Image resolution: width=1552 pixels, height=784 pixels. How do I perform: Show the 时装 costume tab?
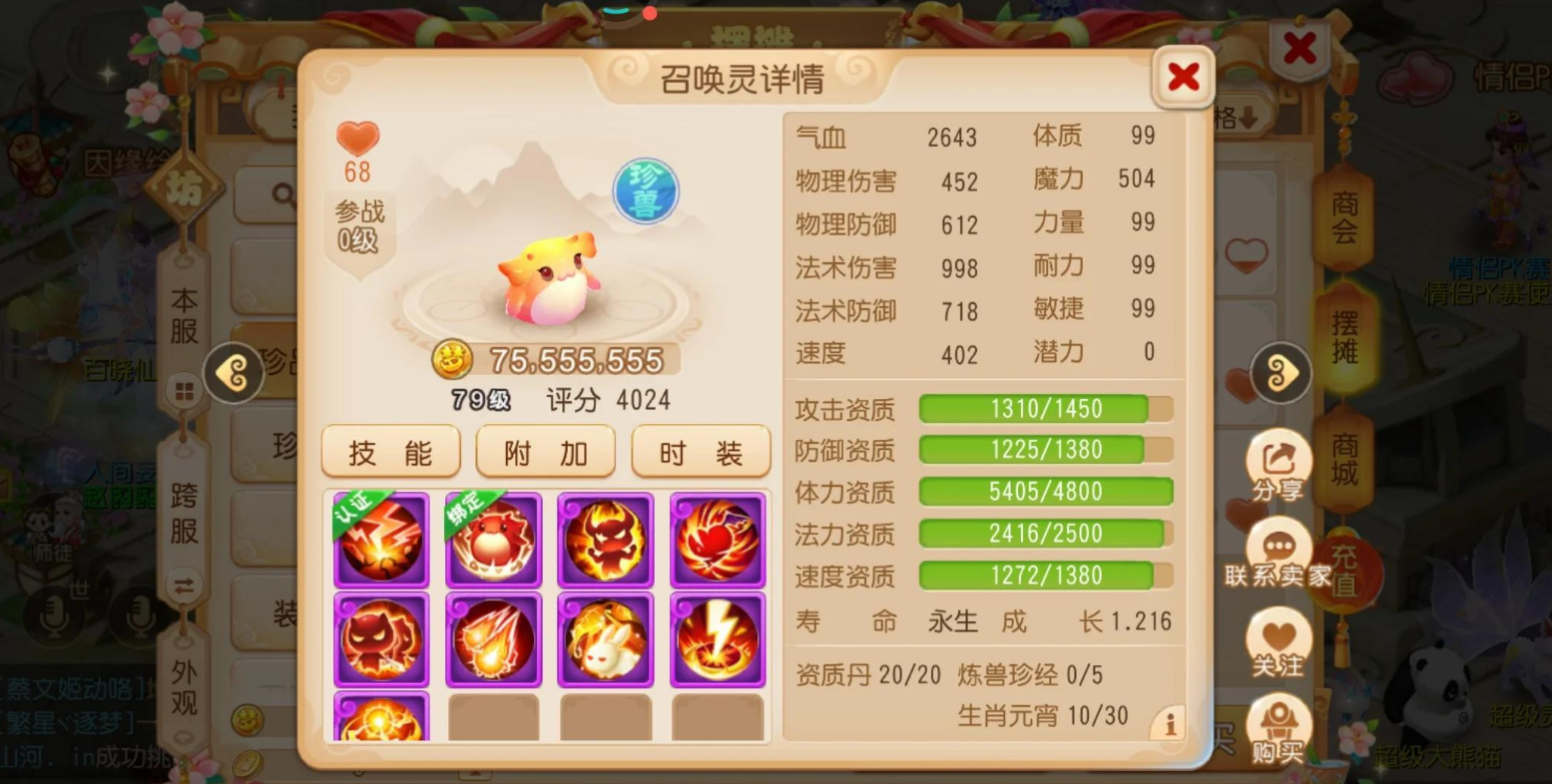[x=701, y=453]
